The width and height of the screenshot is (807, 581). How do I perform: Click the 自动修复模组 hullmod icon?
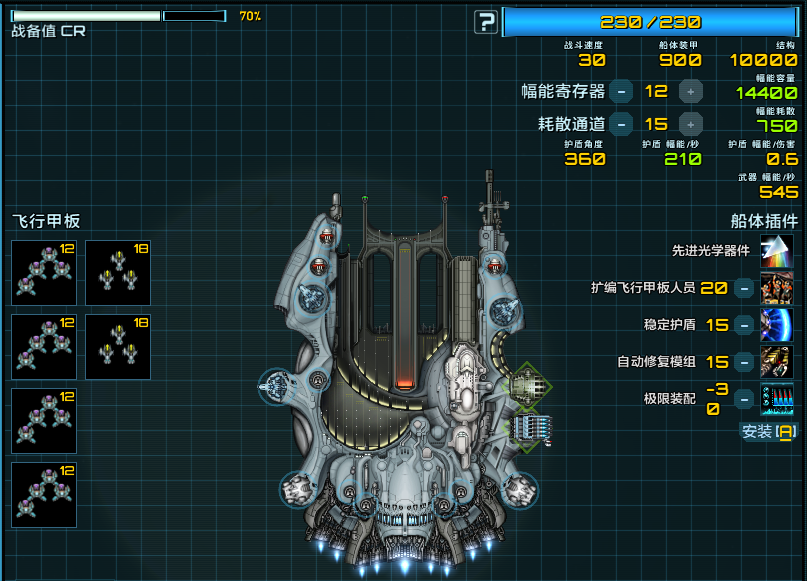pos(777,362)
